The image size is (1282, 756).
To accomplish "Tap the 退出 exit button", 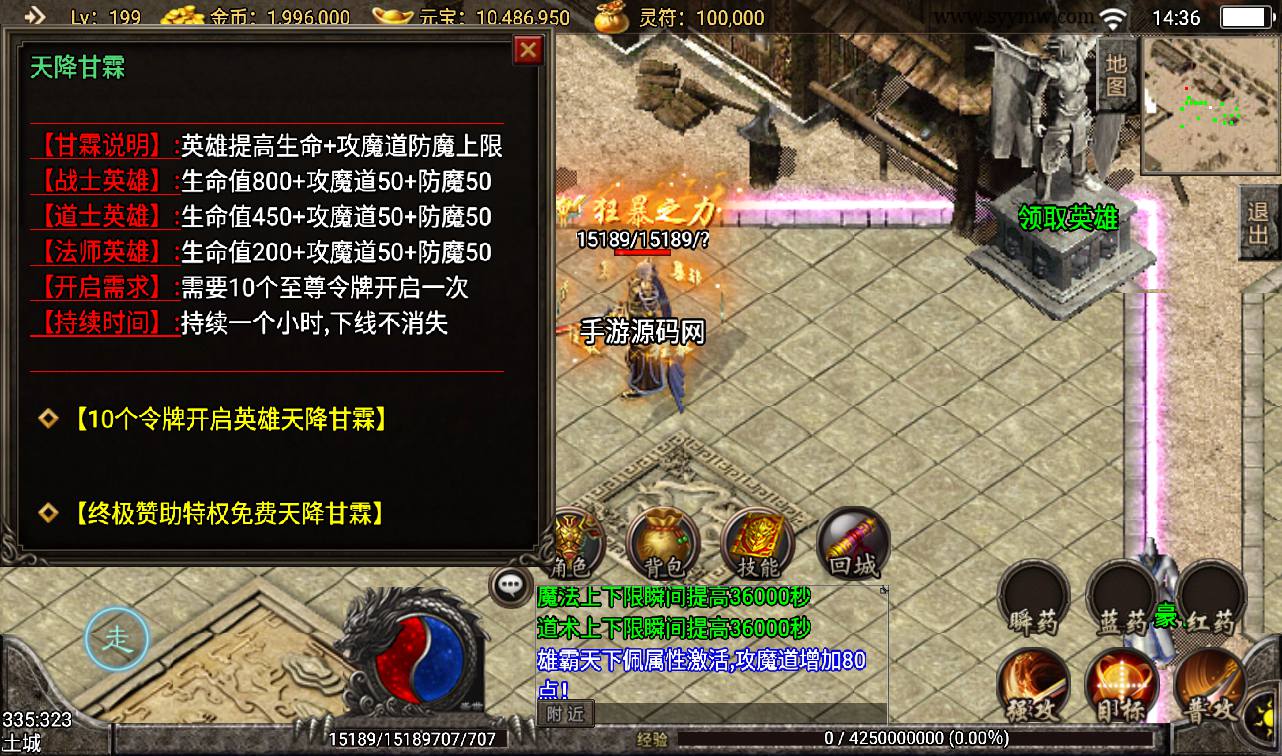I will (x=1258, y=225).
